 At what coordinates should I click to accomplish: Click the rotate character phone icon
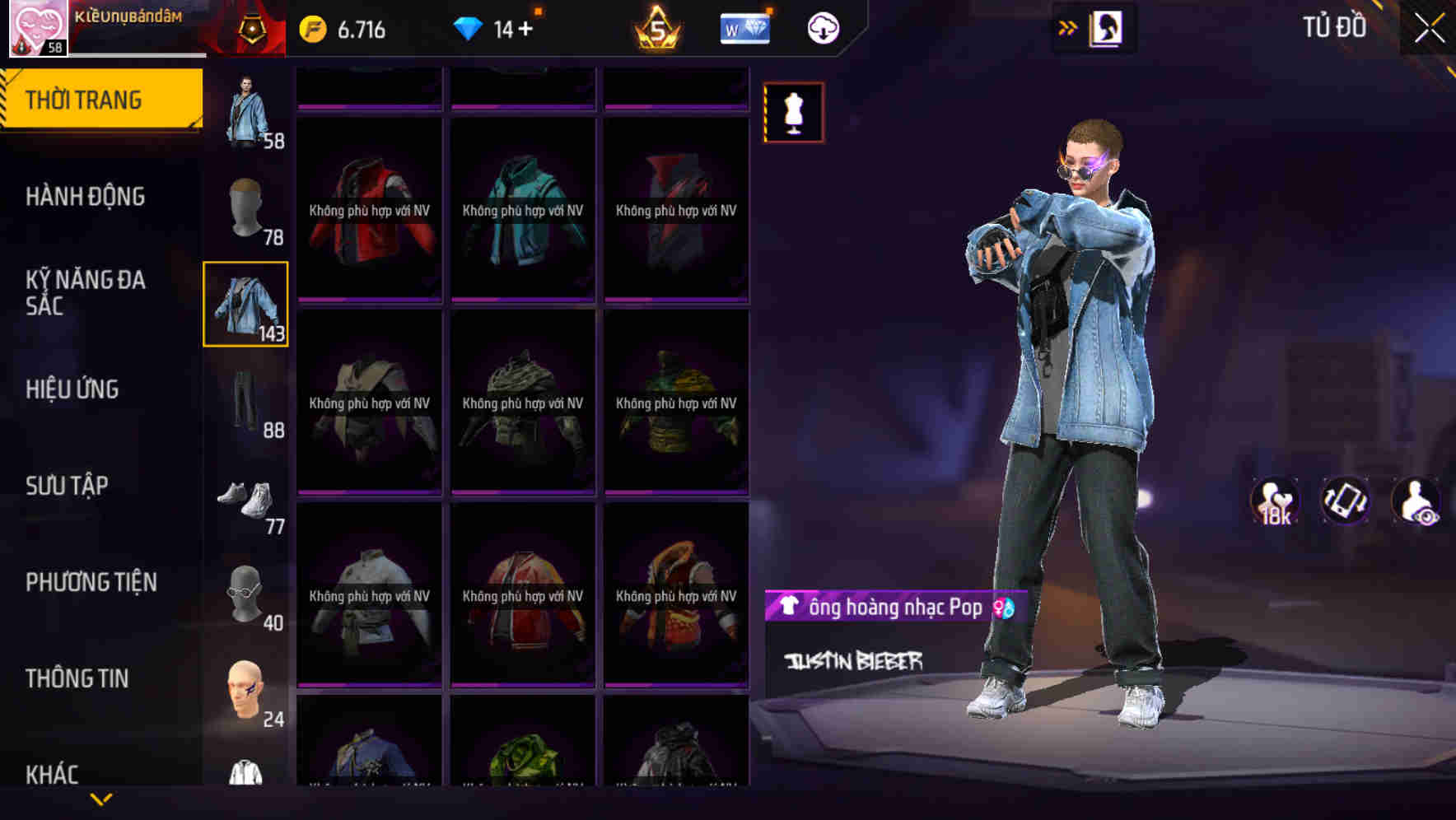[x=1345, y=502]
